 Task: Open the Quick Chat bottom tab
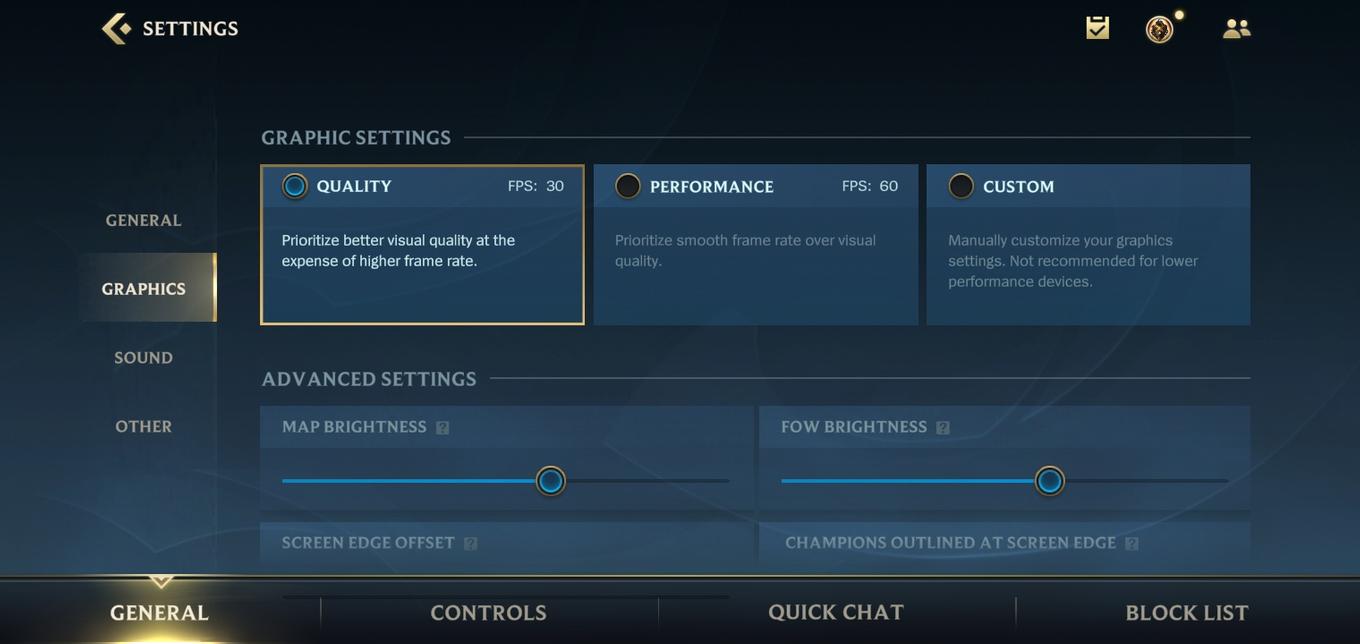836,613
